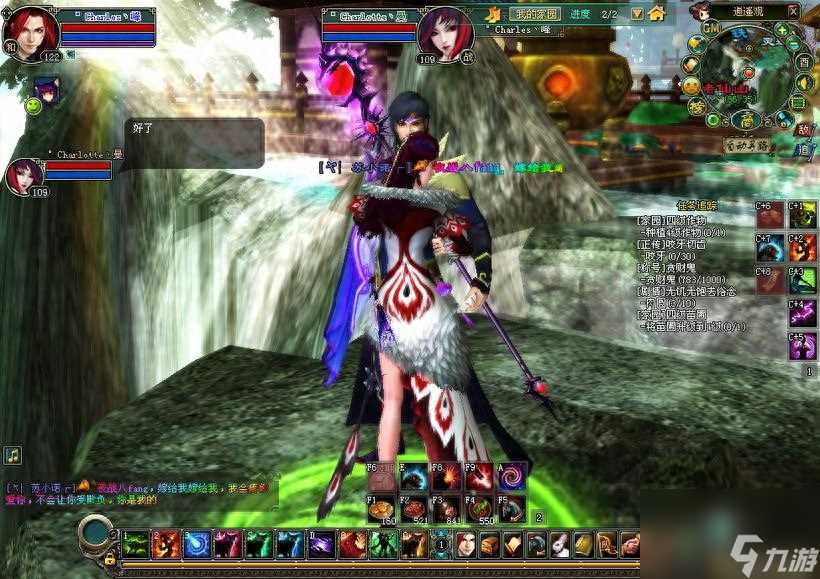Use the C+7 blue swirl skill
Viewport: 820px width, 579px height.
tap(770, 247)
